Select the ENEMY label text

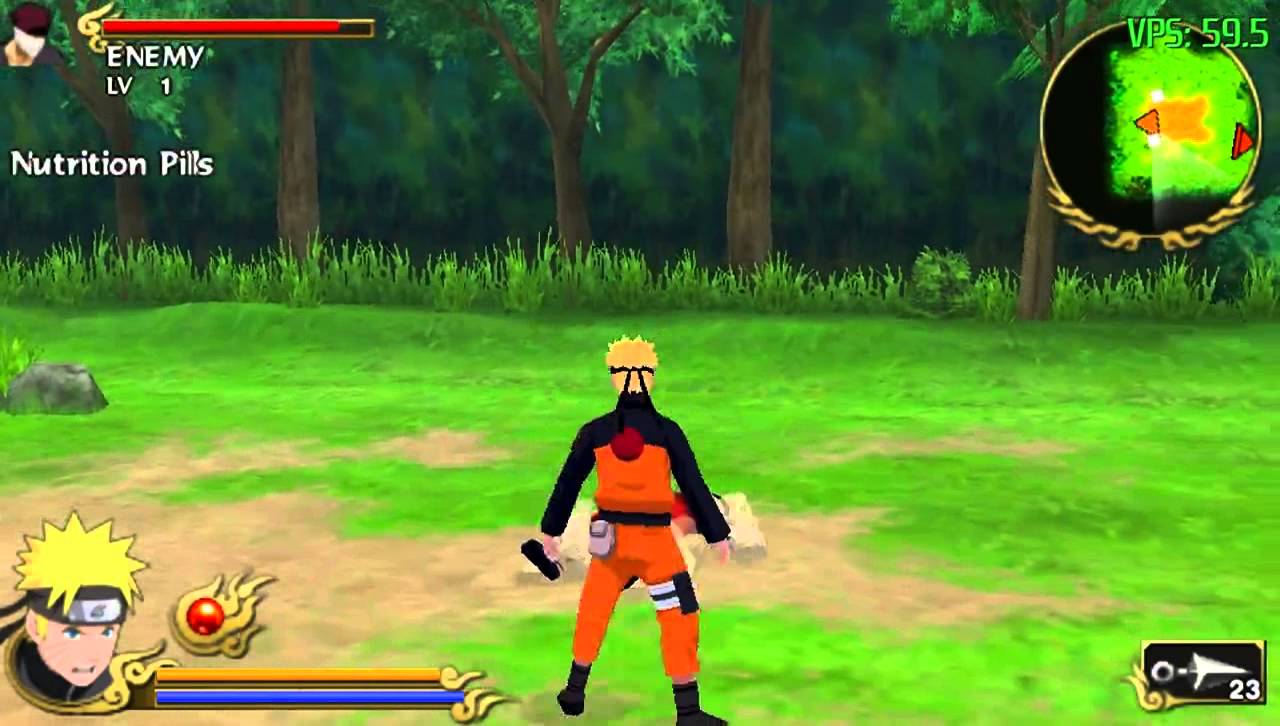click(156, 58)
